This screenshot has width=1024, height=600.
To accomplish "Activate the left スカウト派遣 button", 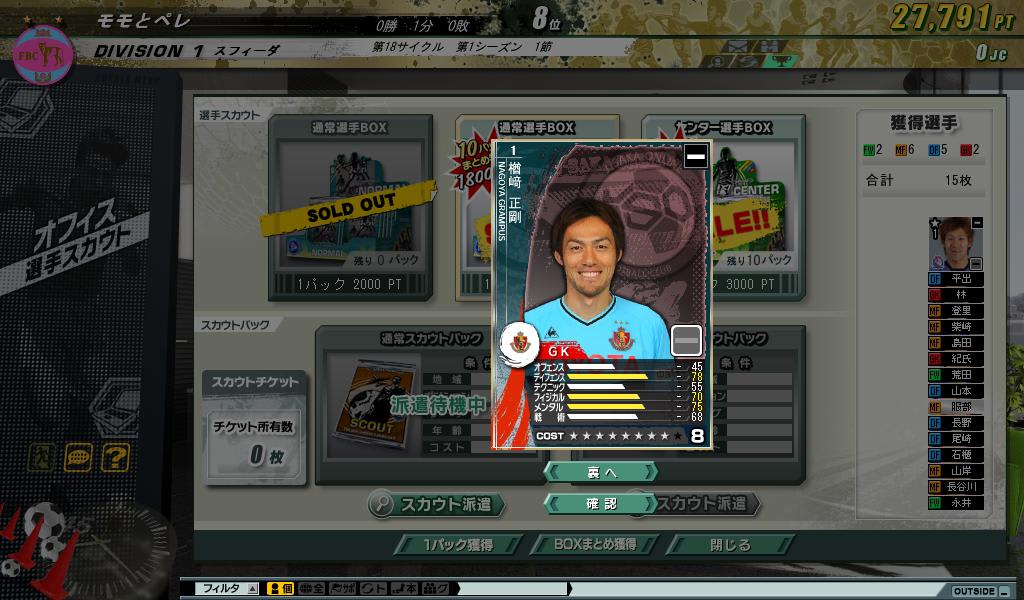I will 435,504.
